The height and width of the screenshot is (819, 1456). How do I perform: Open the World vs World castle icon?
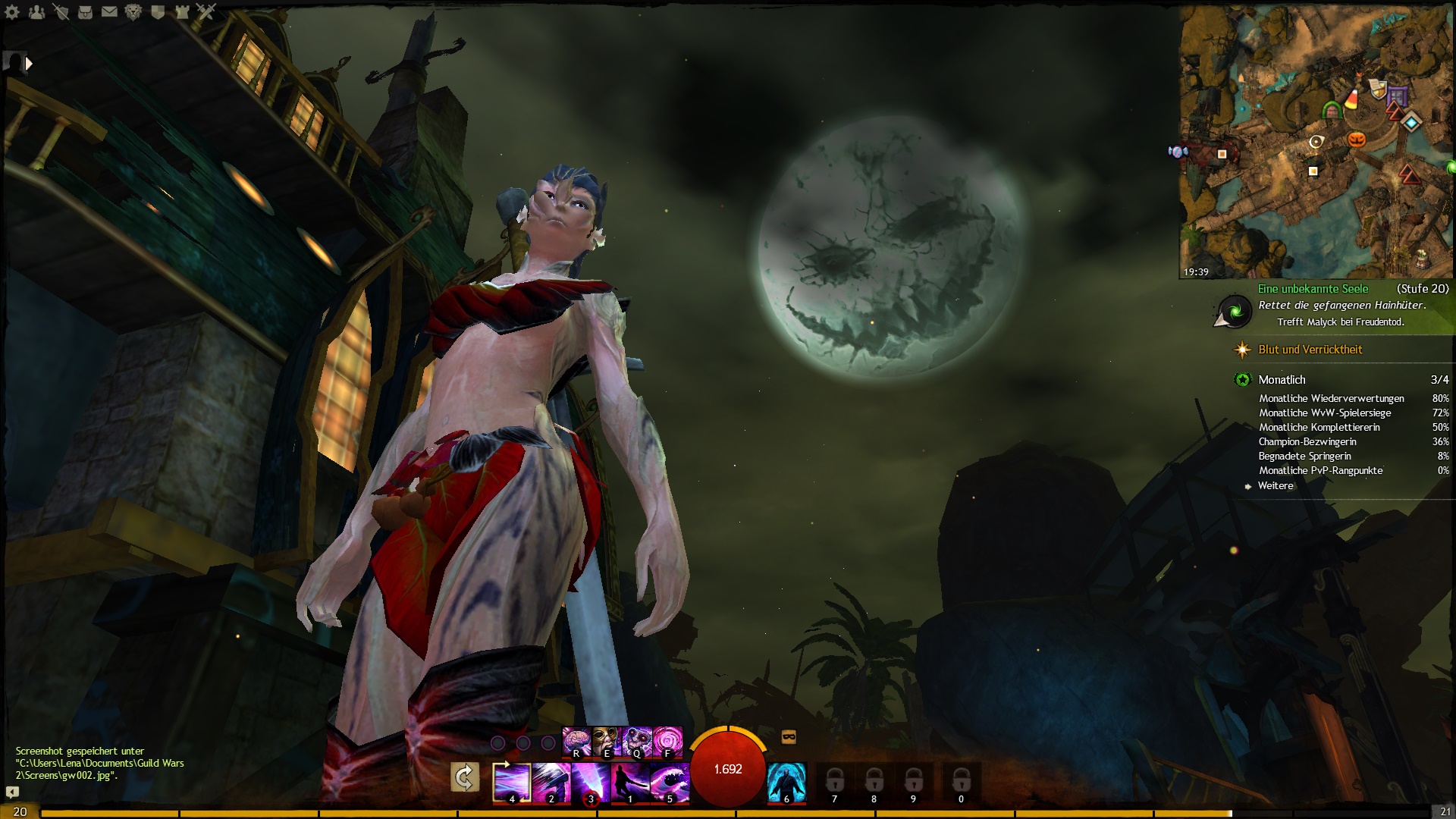182,12
